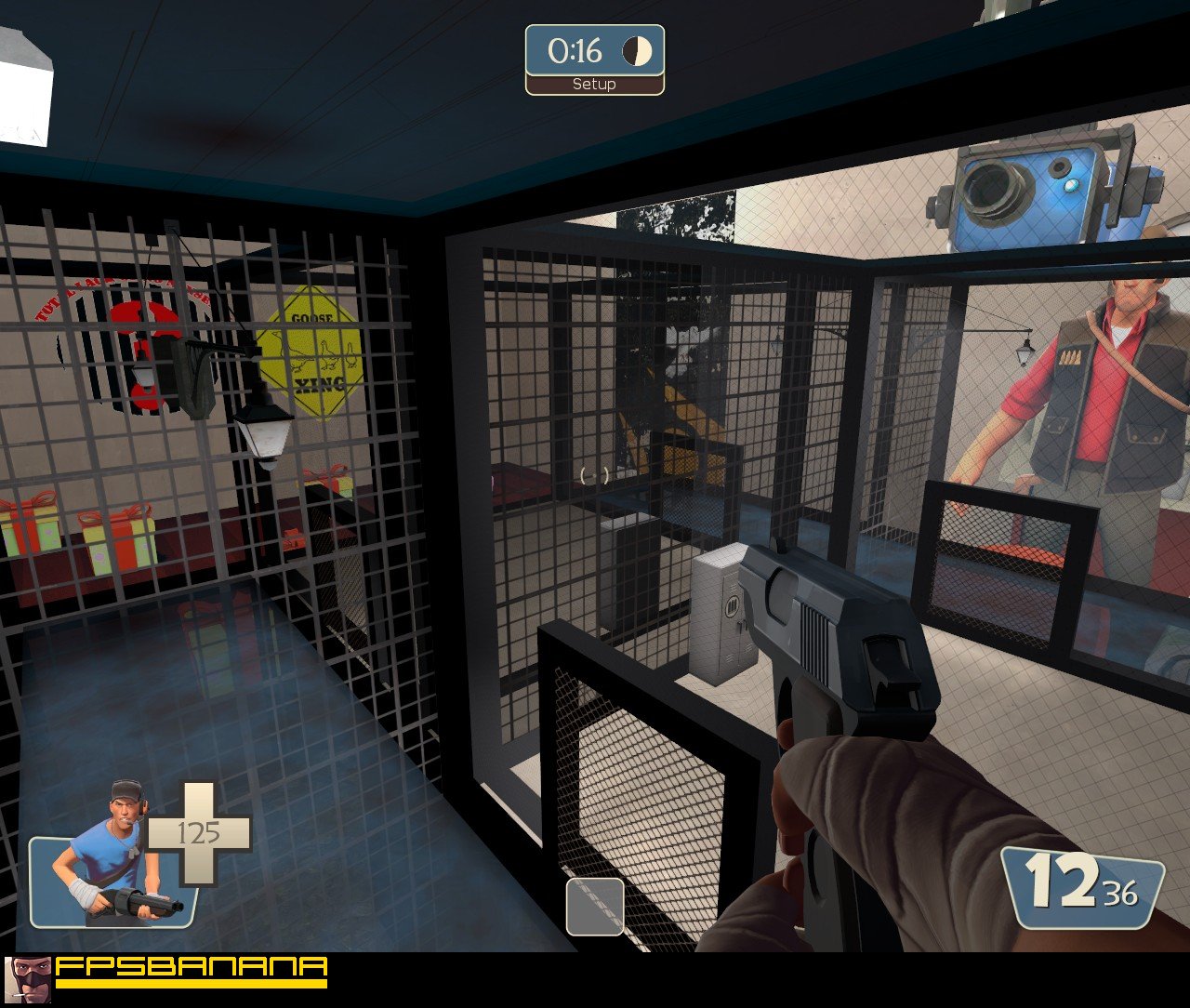Click the grey keycard panel below the crosshair
1190x1008 pixels.
point(593,907)
